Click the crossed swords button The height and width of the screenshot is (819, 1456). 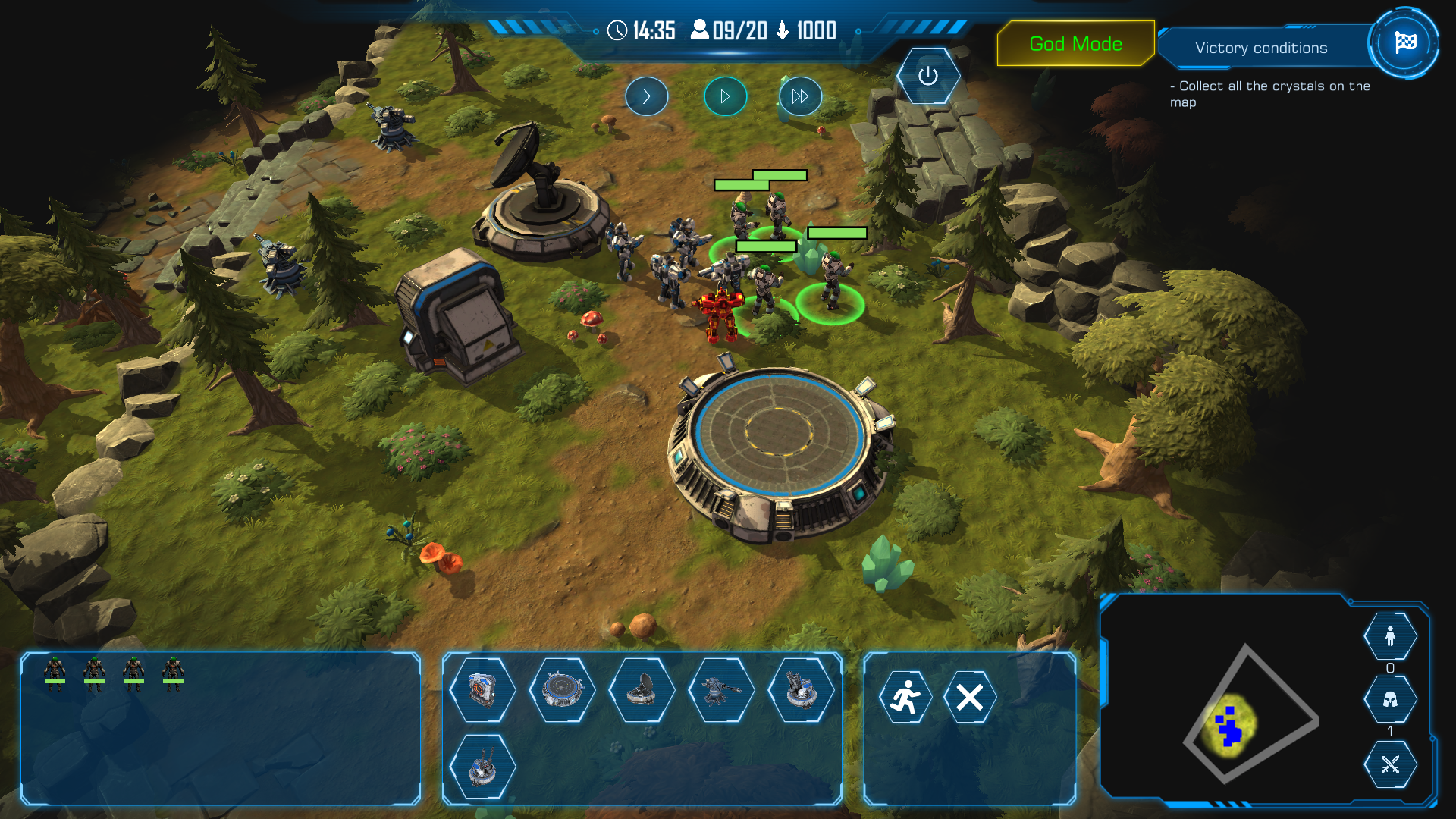1390,764
